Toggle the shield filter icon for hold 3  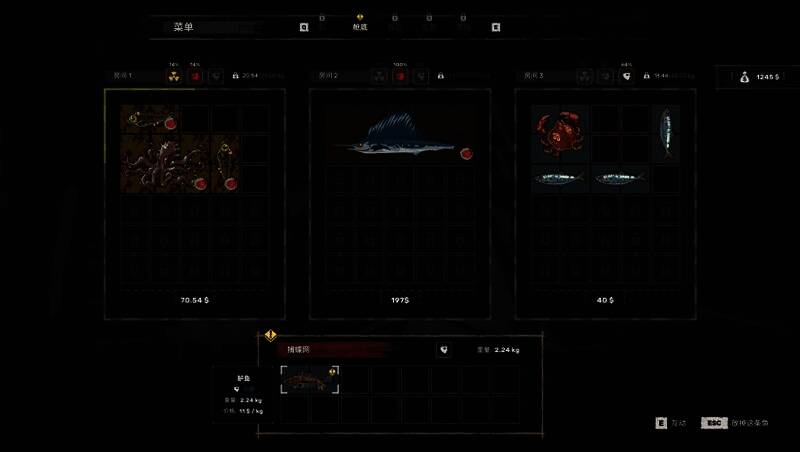pos(627,76)
